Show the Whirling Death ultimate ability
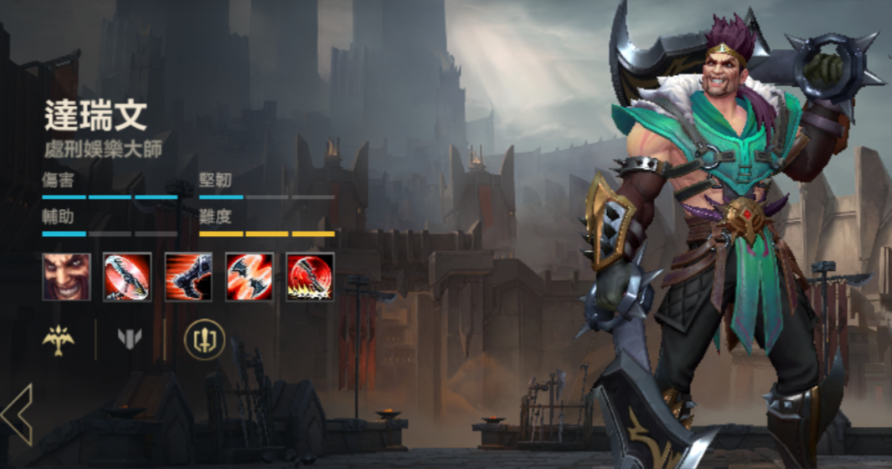892x469 pixels. point(310,276)
